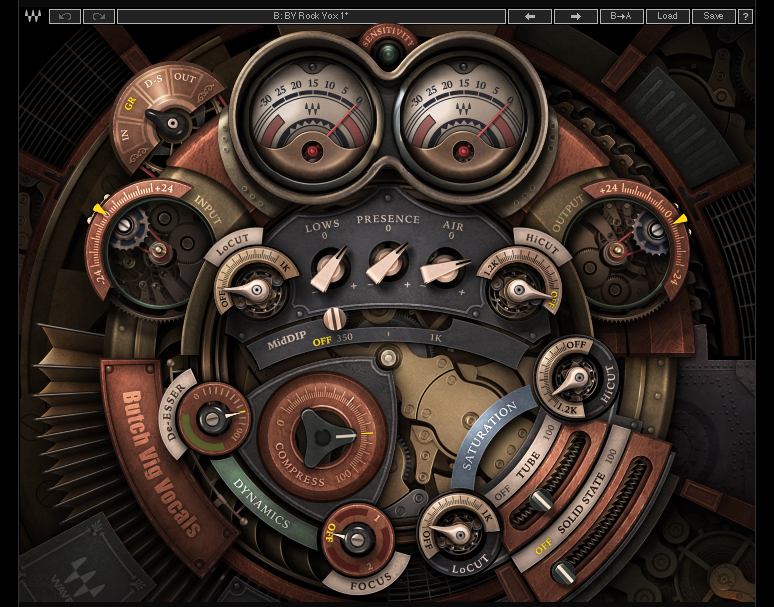Viewport: 774px width, 607px height.
Task: Open help with the question mark
Action: (746, 16)
